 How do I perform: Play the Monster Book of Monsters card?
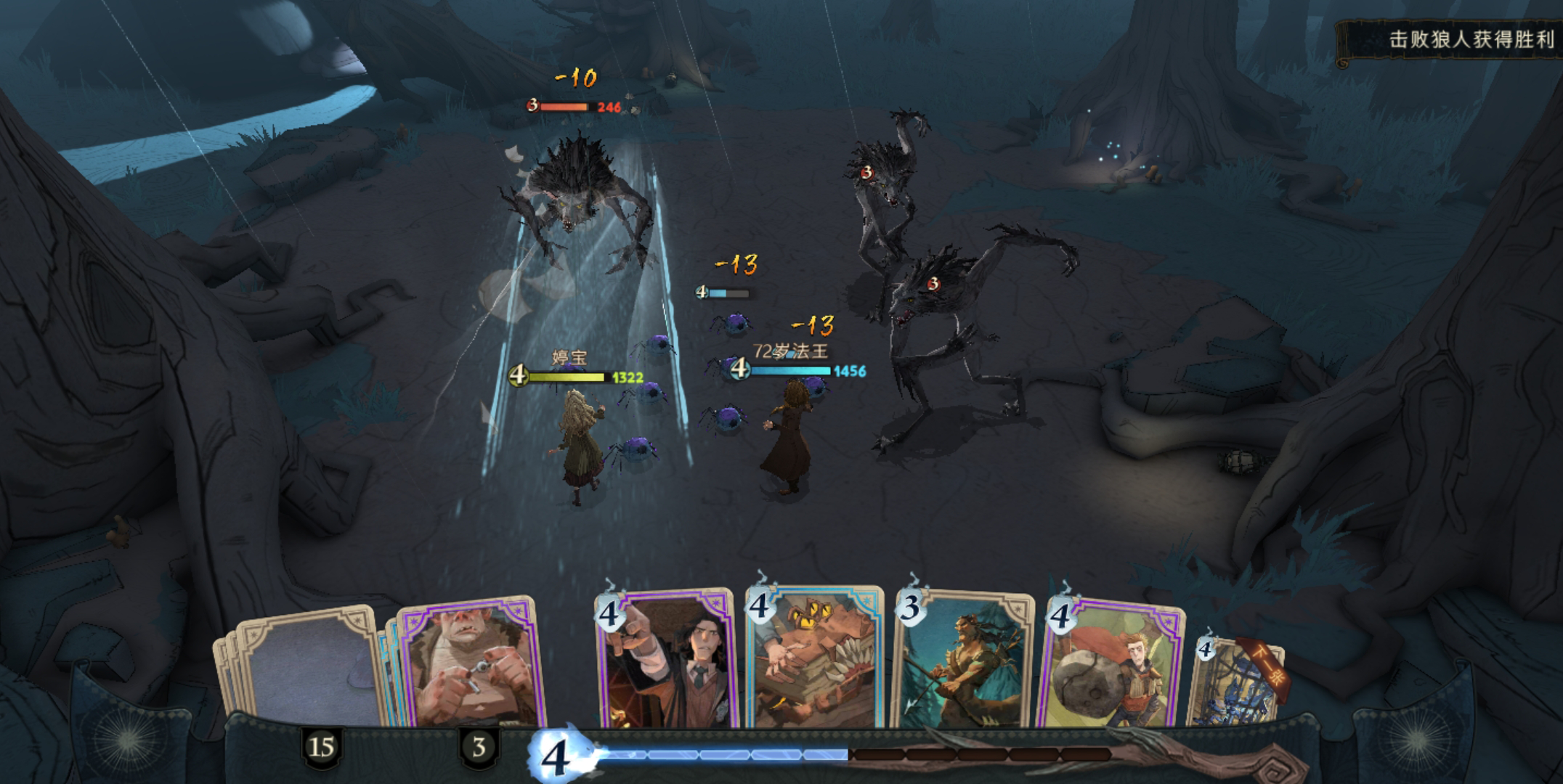[815, 659]
